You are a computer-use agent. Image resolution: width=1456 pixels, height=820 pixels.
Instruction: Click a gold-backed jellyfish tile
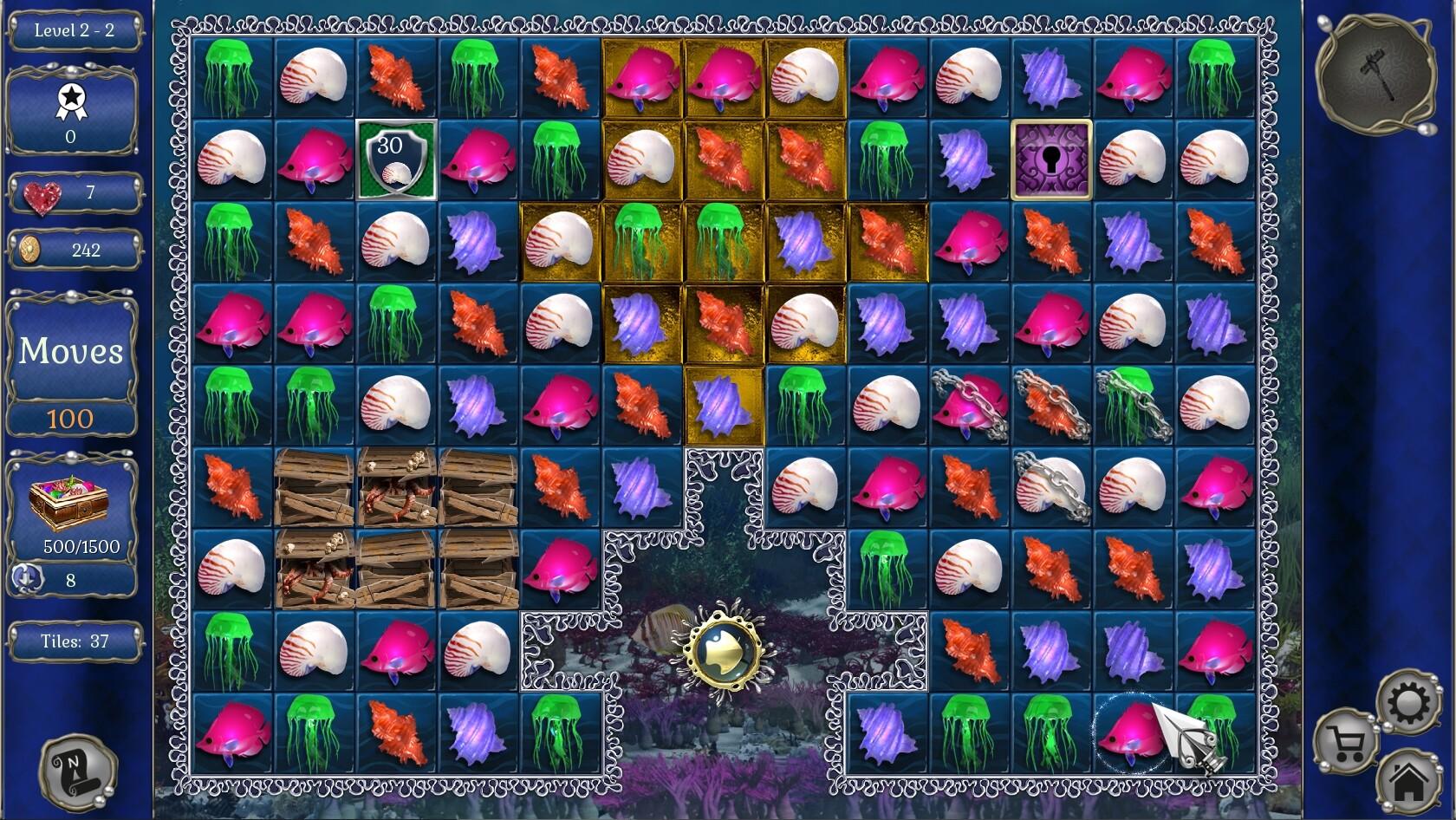(640, 243)
